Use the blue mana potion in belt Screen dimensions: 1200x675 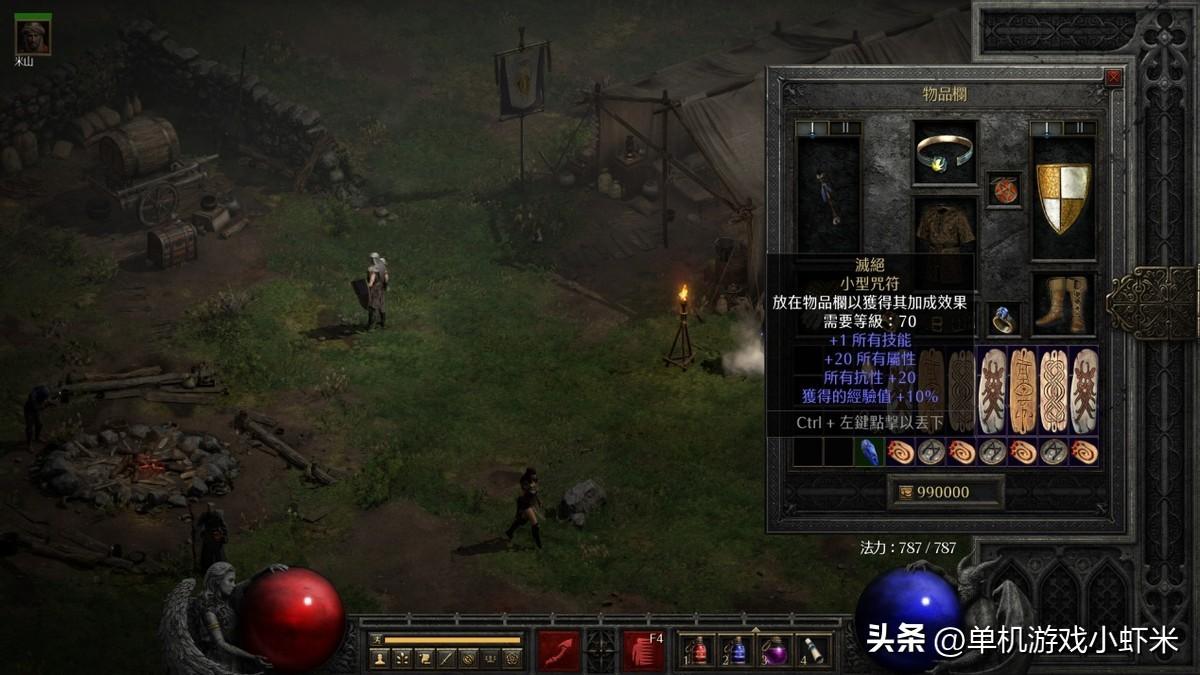pyautogui.click(x=738, y=650)
